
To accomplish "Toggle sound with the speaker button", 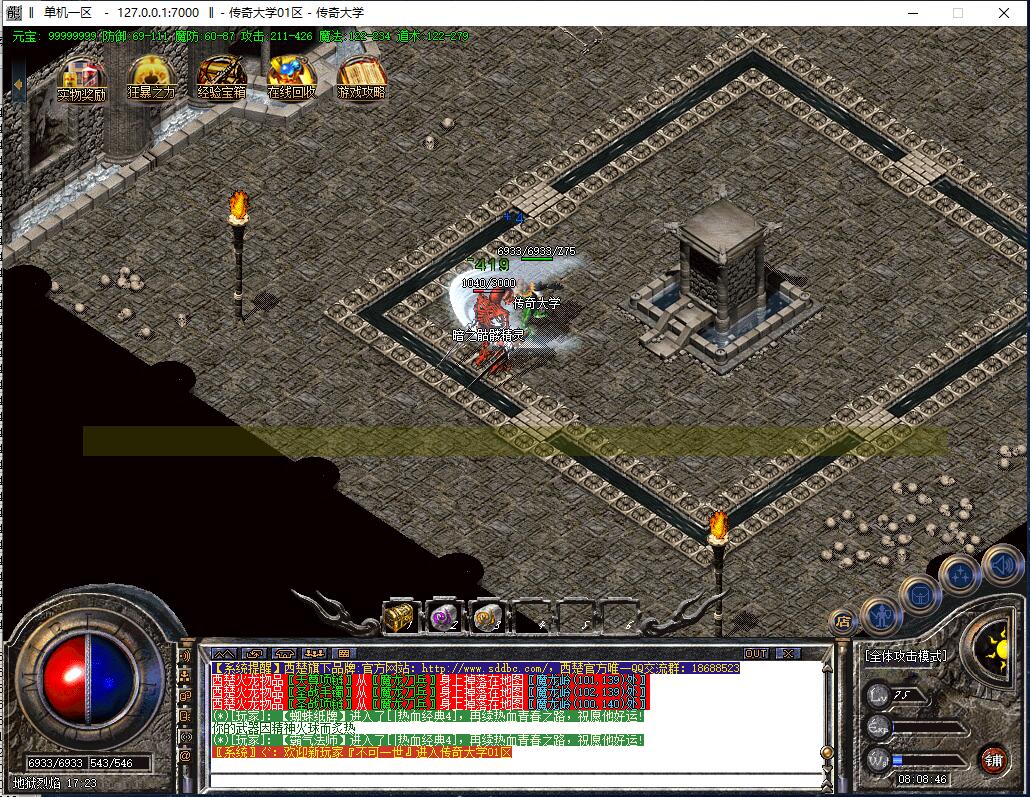I will (x=1001, y=563).
